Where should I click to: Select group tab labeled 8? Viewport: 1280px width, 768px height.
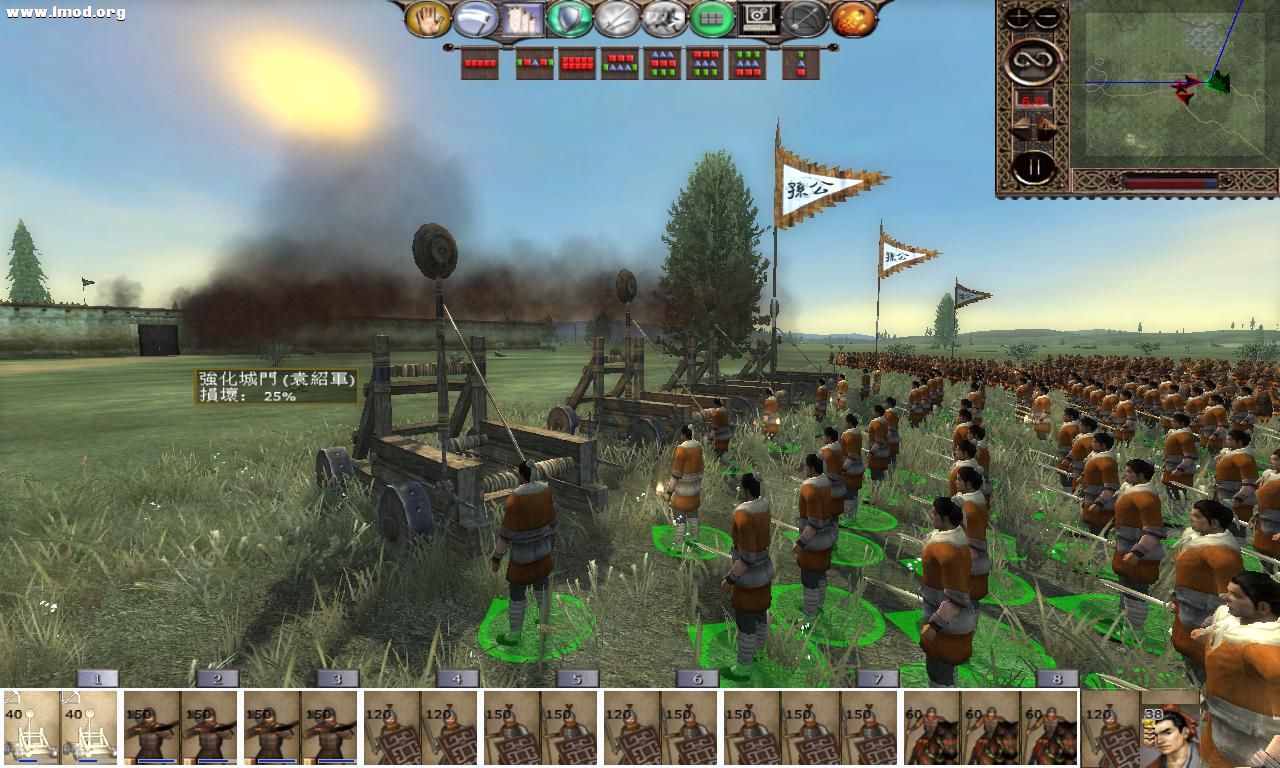(1057, 679)
